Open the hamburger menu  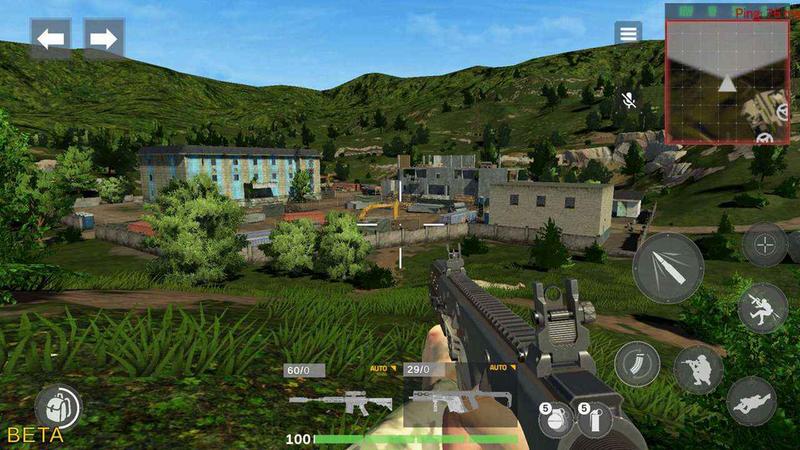pos(628,33)
